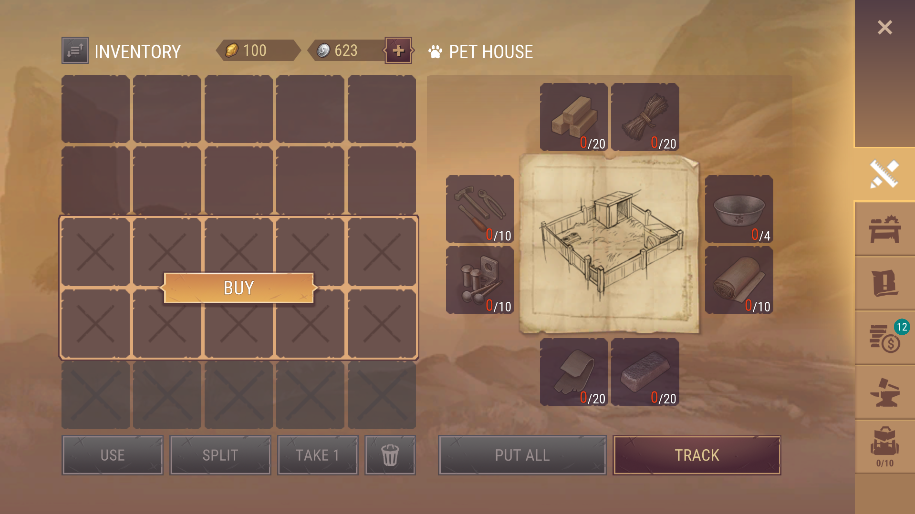
Task: Select the metal ingot requirement slot
Action: [x=645, y=372]
